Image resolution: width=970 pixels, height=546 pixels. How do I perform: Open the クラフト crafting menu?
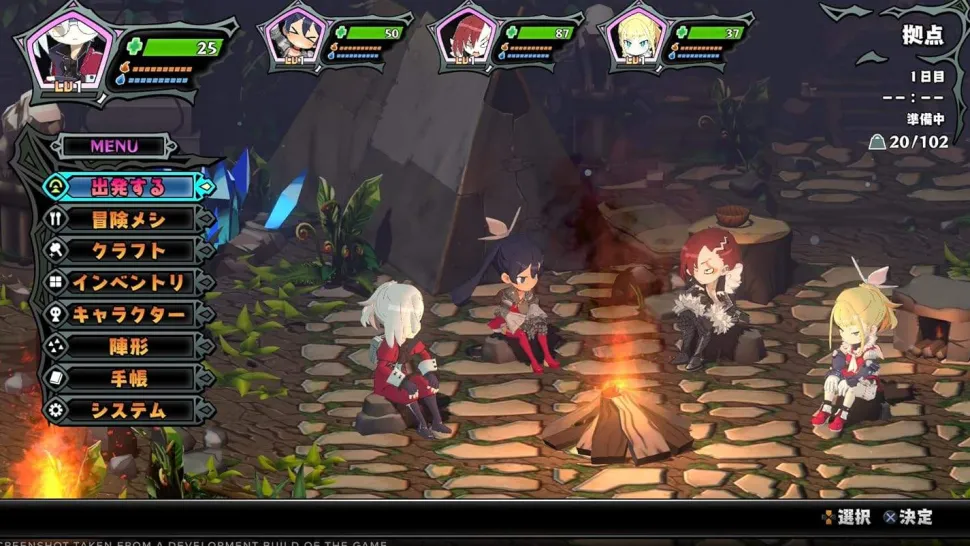(127, 251)
